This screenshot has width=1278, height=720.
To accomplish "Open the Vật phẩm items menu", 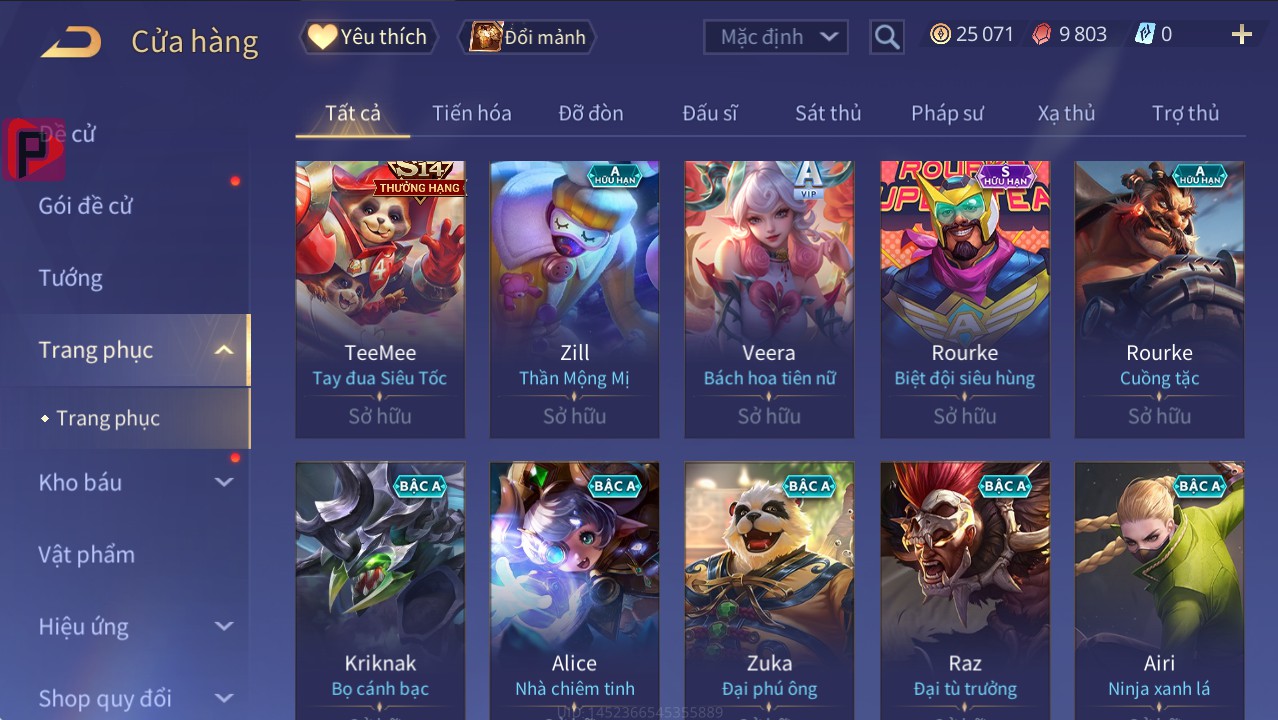I will (x=86, y=554).
